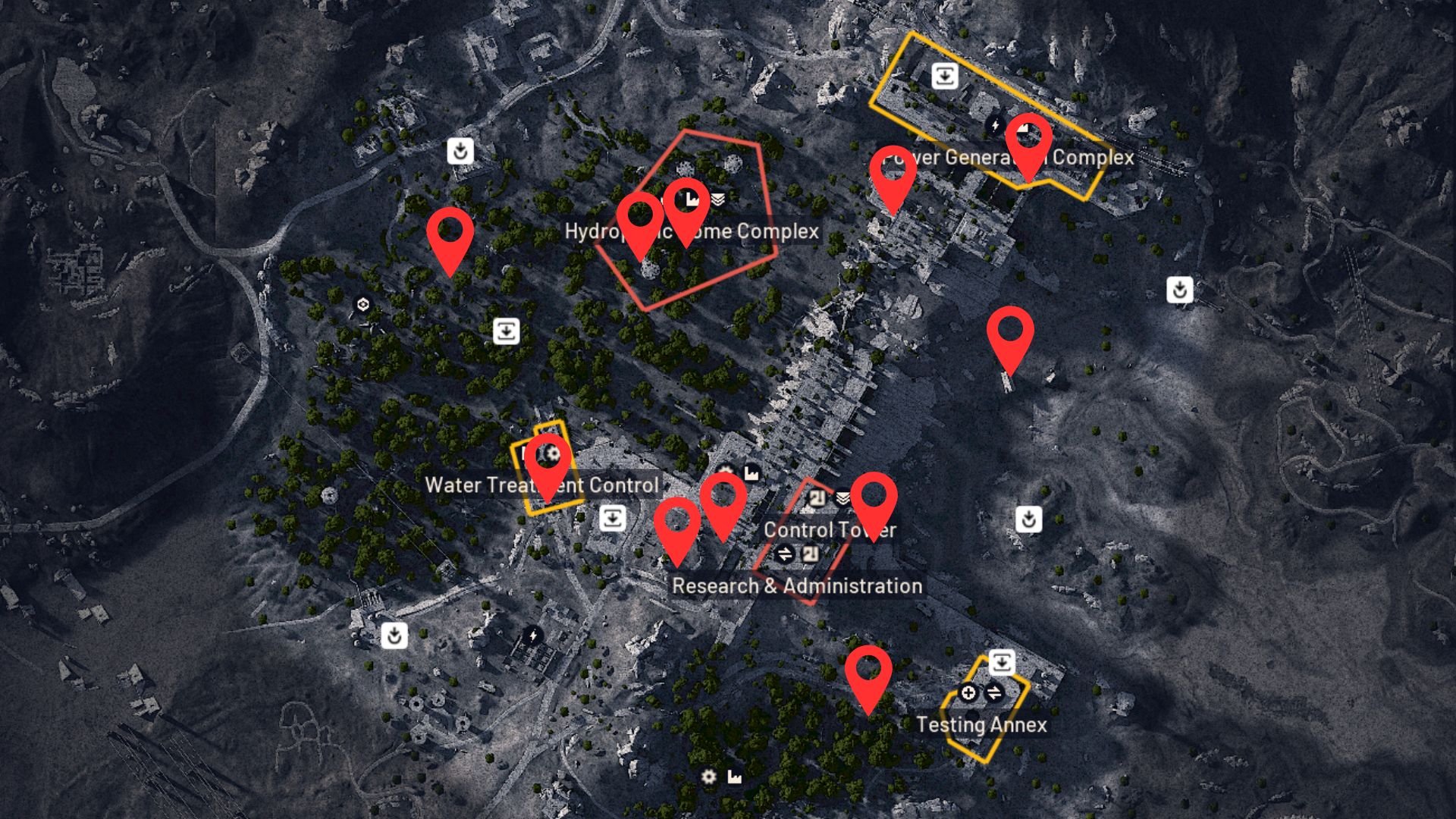Open the Testing Annex location label
1456x819 pixels.
[x=981, y=724]
